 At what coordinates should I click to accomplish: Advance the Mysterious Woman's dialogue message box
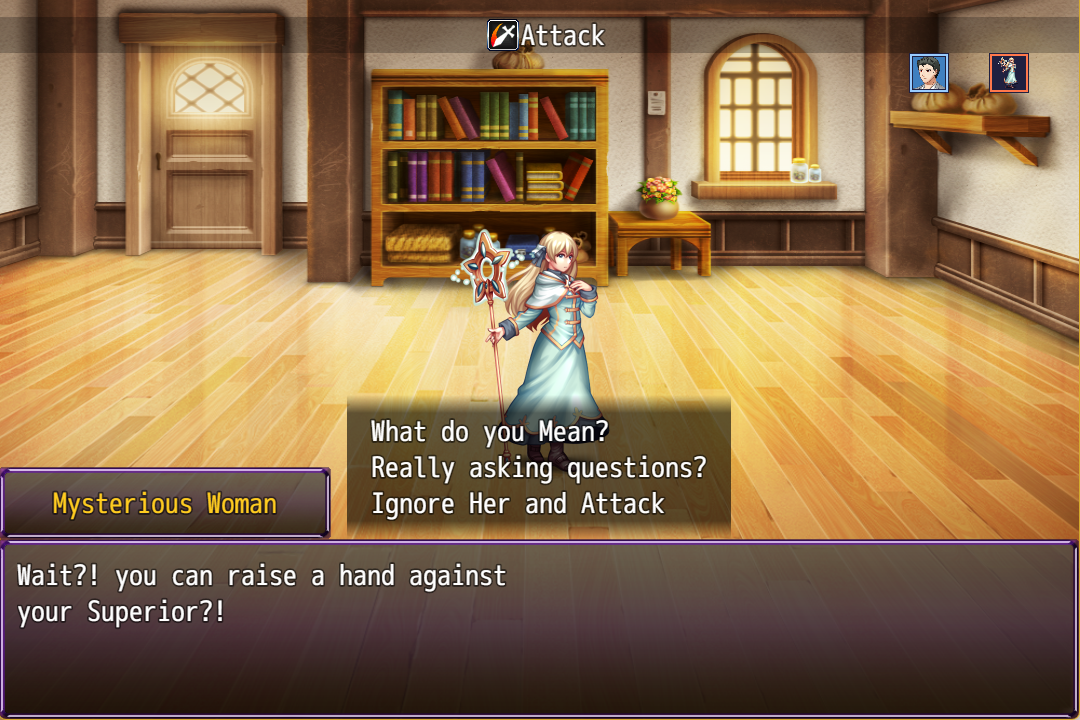coord(538,628)
